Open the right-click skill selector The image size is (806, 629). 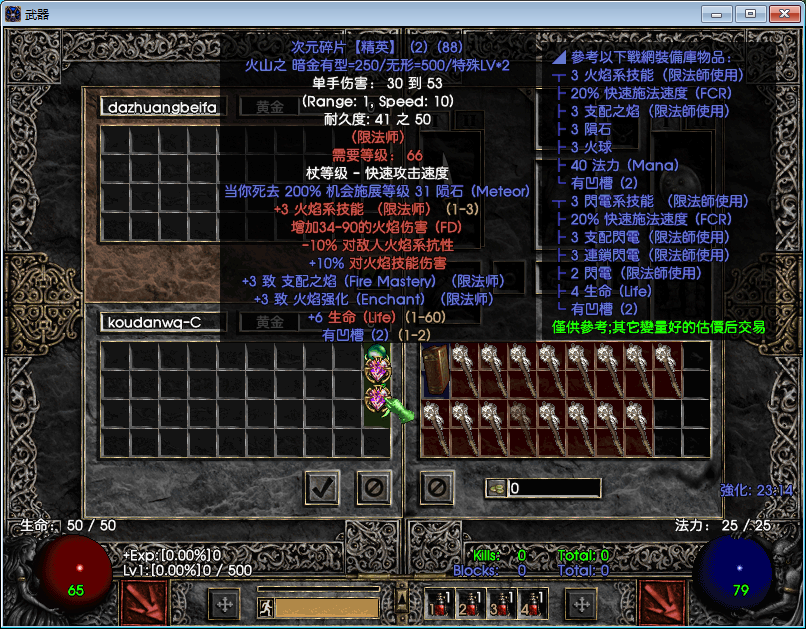[661, 603]
